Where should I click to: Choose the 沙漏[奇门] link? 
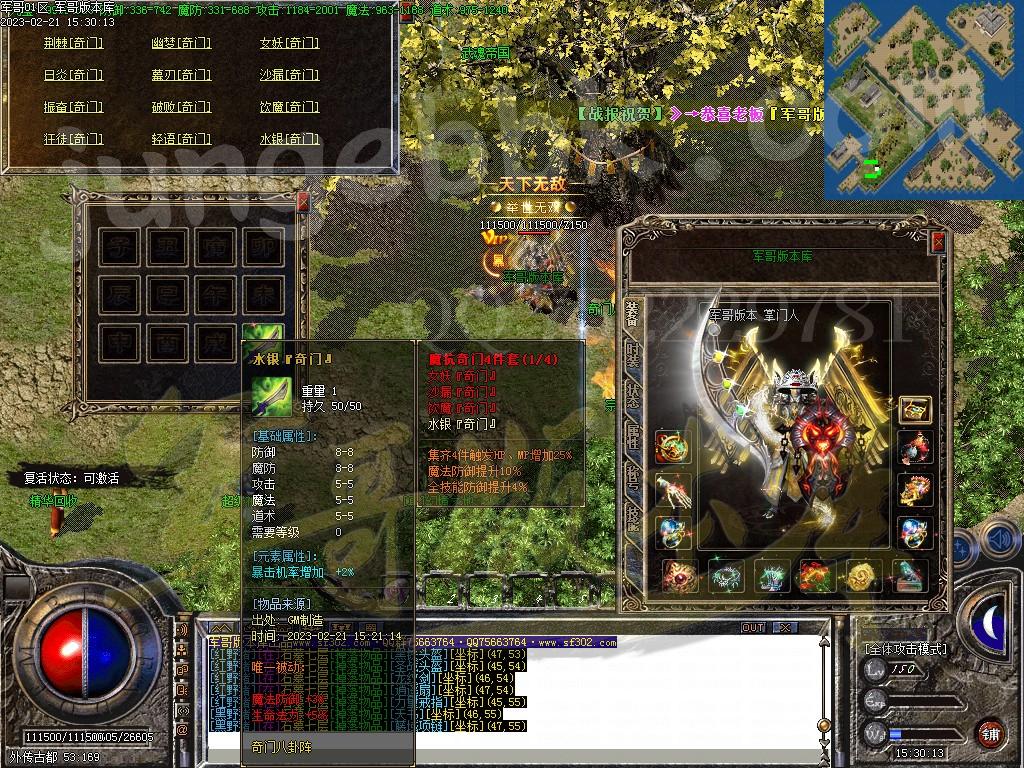(289, 75)
